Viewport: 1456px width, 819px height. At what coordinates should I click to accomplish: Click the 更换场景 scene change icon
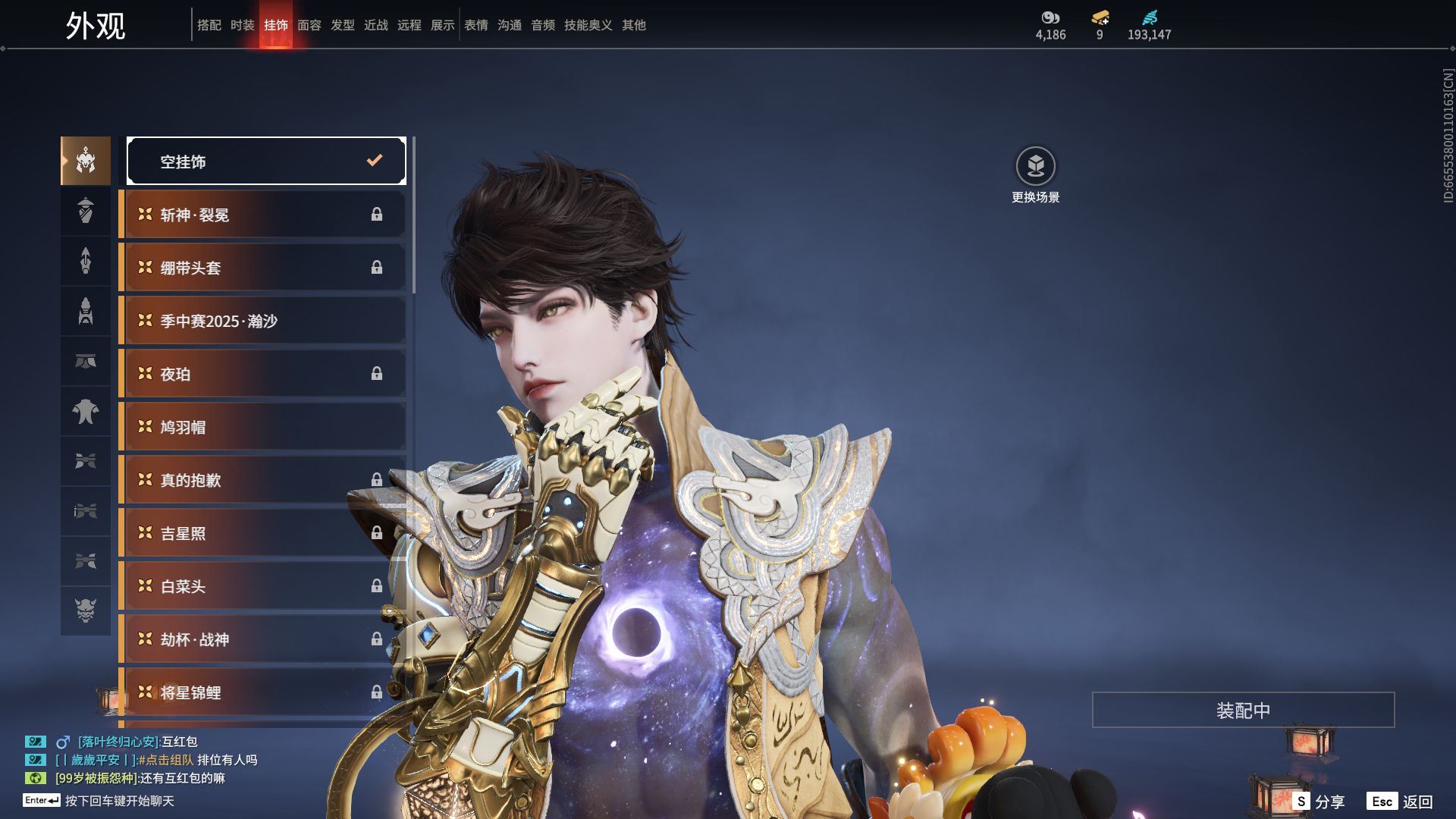point(1035,166)
